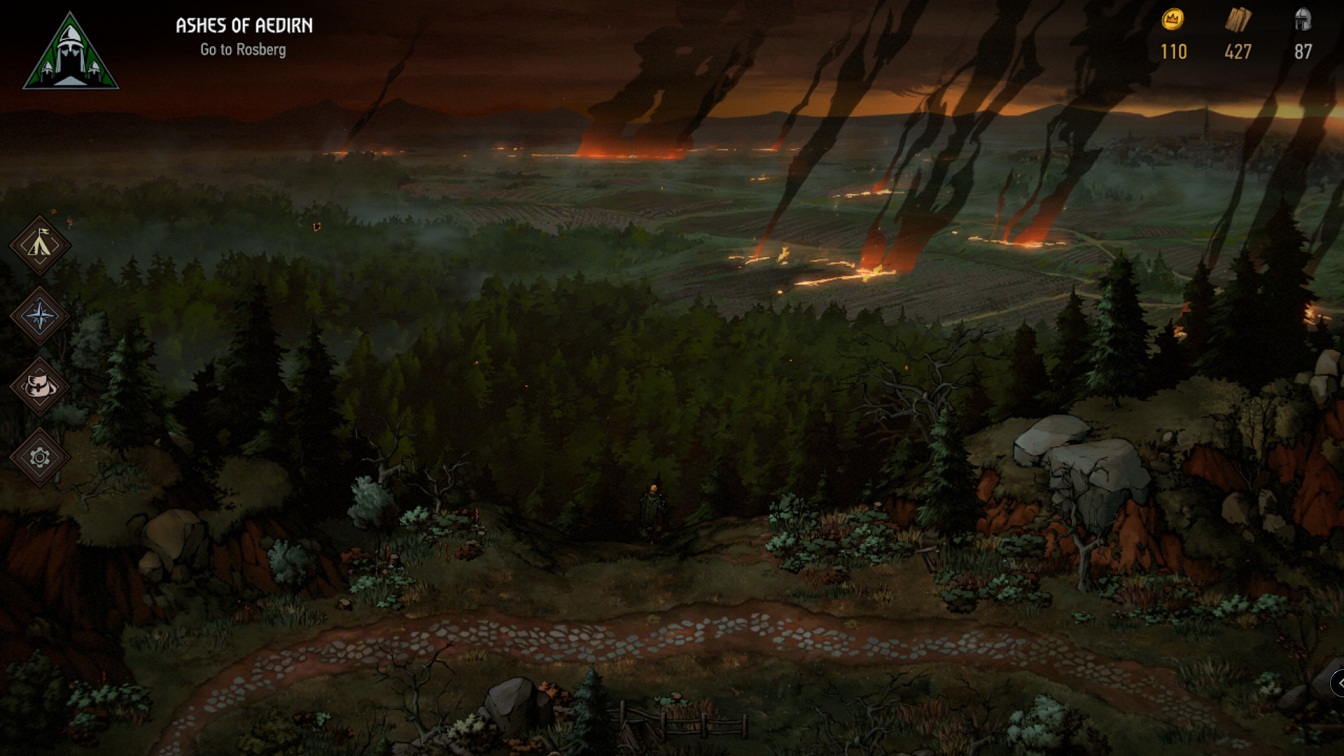Open settings with the gear icon
Viewport: 1344px width, 756px height.
(x=40, y=458)
